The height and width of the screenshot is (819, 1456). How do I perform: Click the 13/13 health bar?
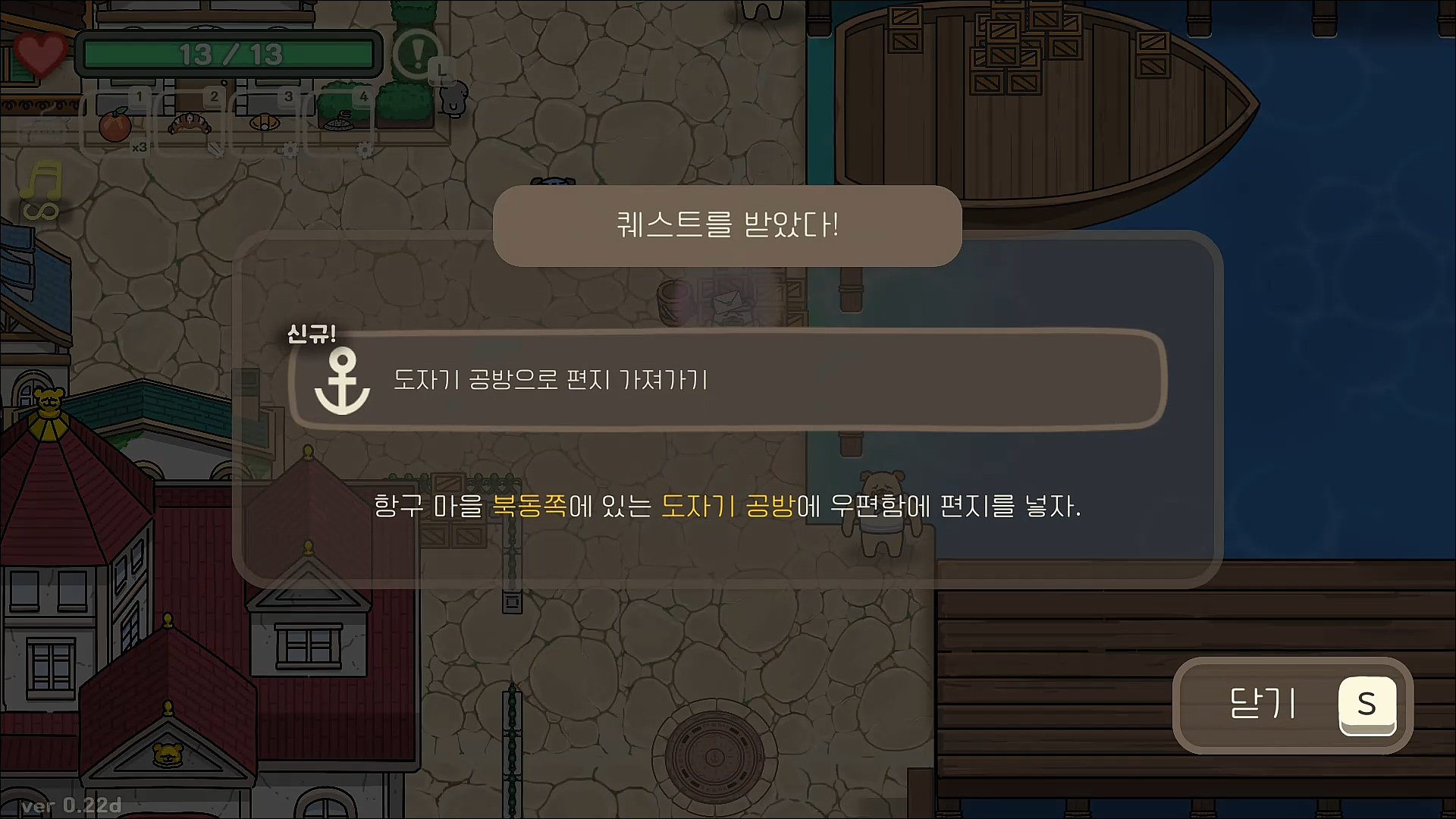(x=227, y=53)
